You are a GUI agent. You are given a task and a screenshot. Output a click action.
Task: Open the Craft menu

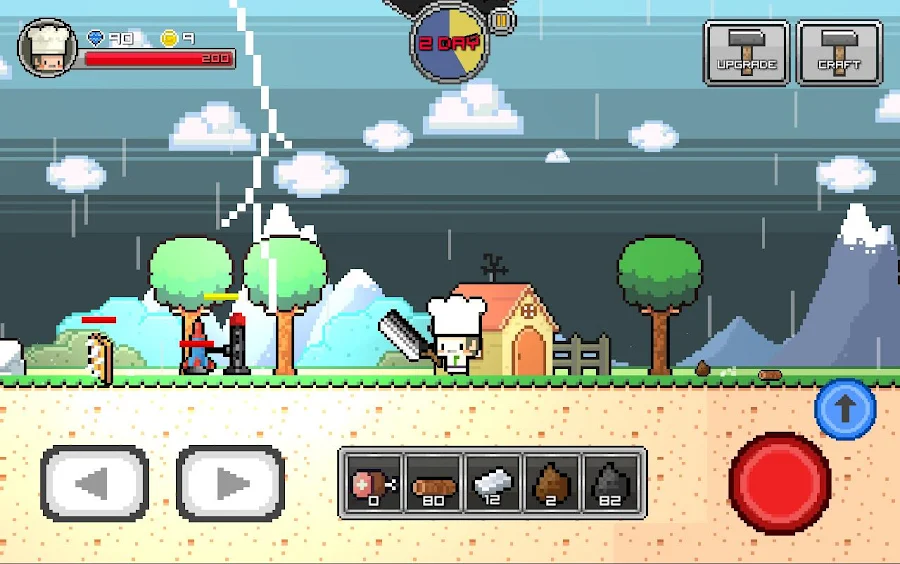[x=839, y=53]
